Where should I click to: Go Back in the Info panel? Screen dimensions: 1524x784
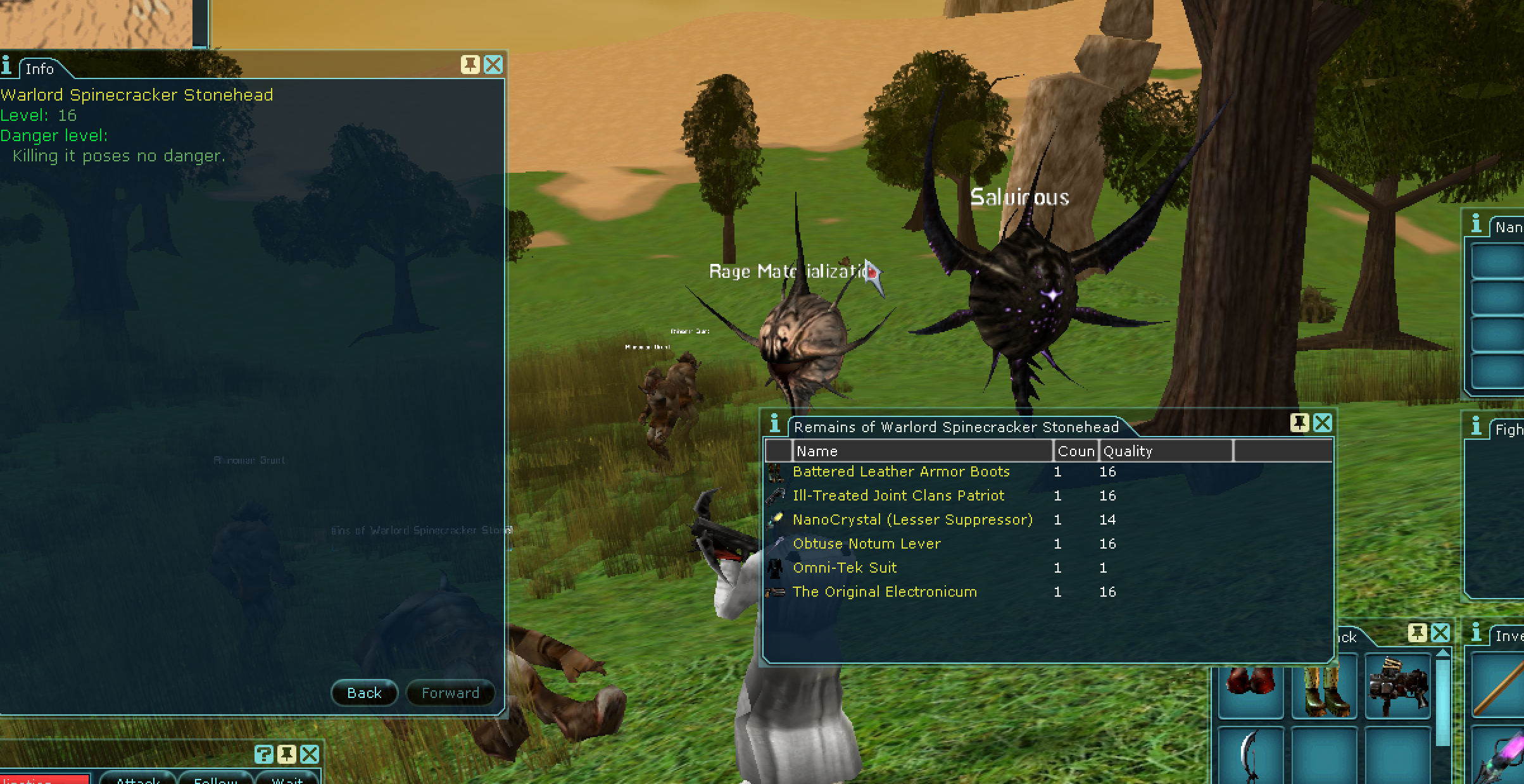point(364,693)
